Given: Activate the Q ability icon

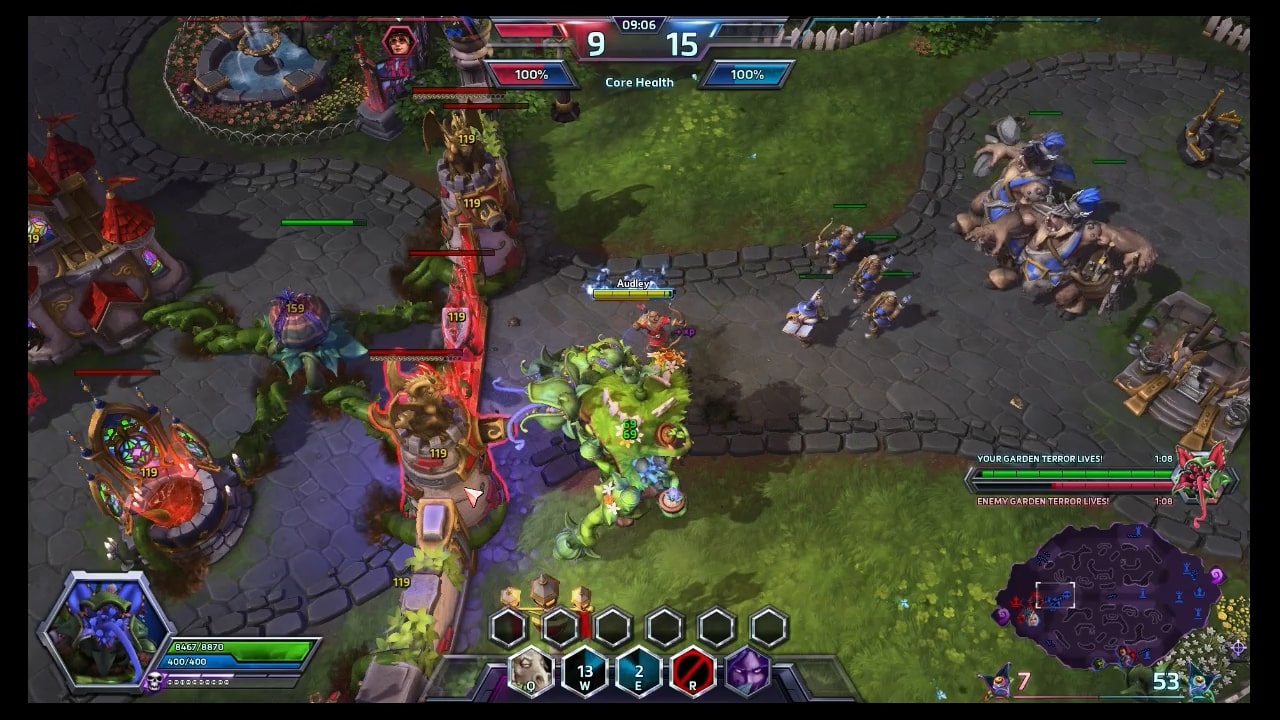Looking at the screenshot, I should 531,671.
